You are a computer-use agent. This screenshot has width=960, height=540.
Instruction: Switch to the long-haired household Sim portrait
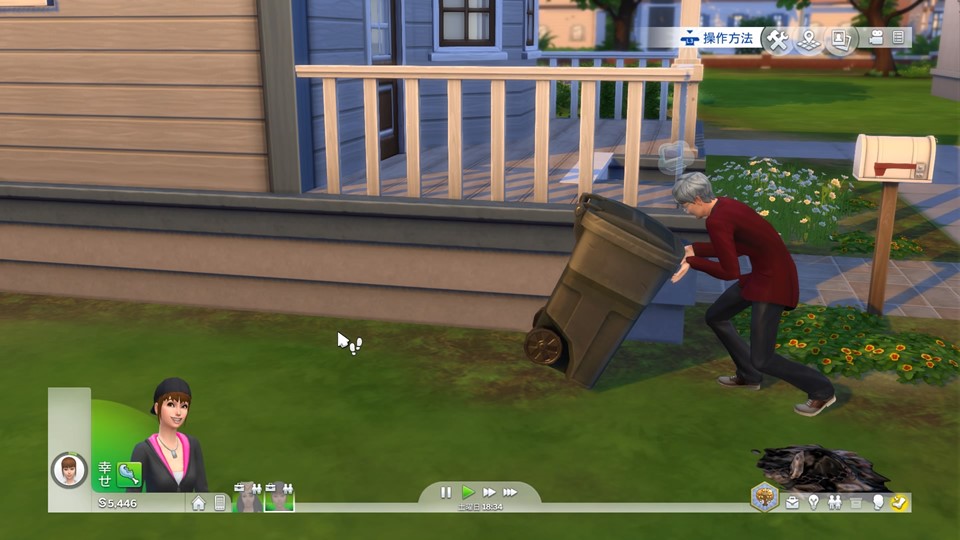click(248, 498)
